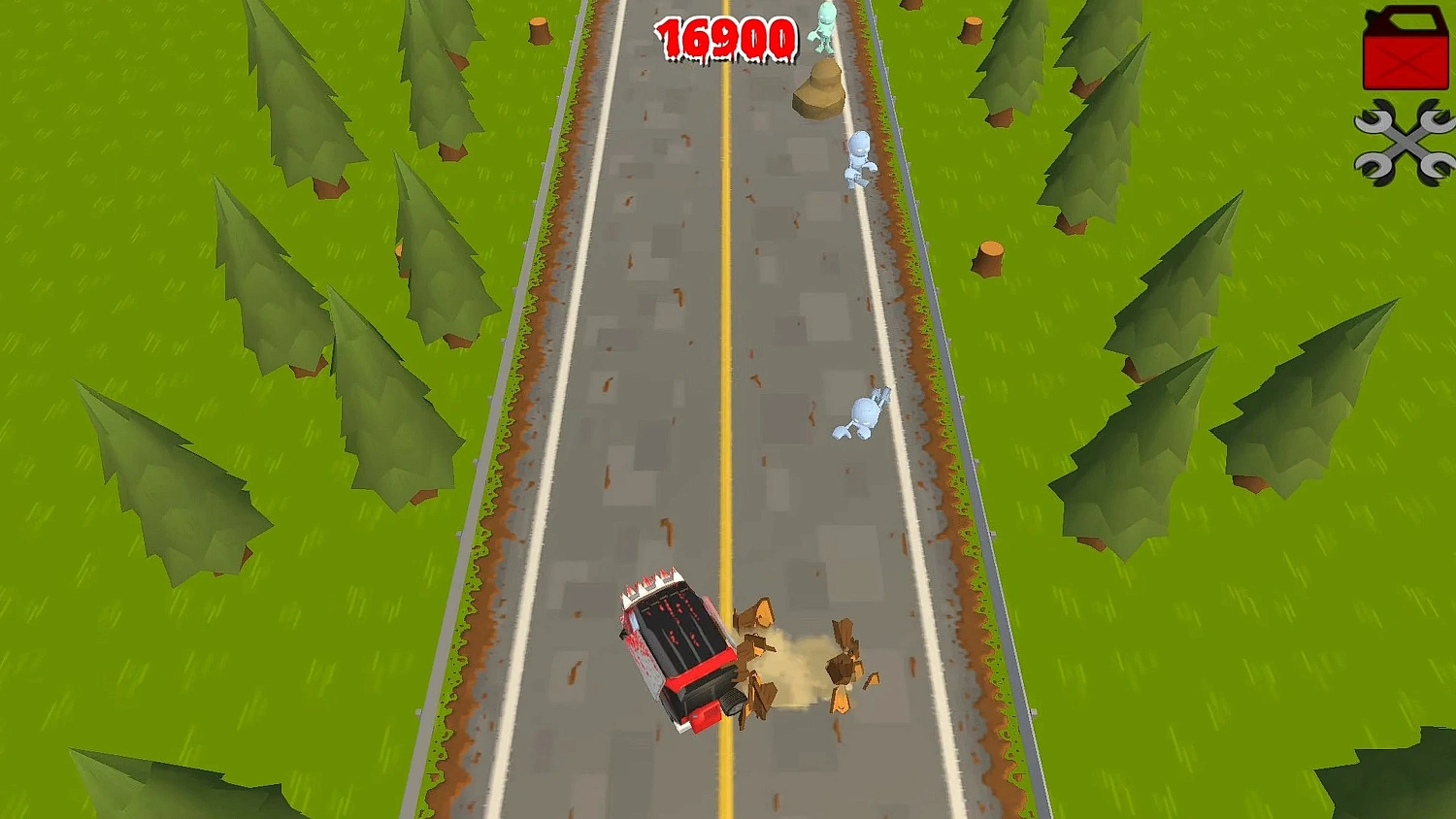Expand the score display reading 16900
This screenshot has height=819, width=1456.
tap(726, 39)
